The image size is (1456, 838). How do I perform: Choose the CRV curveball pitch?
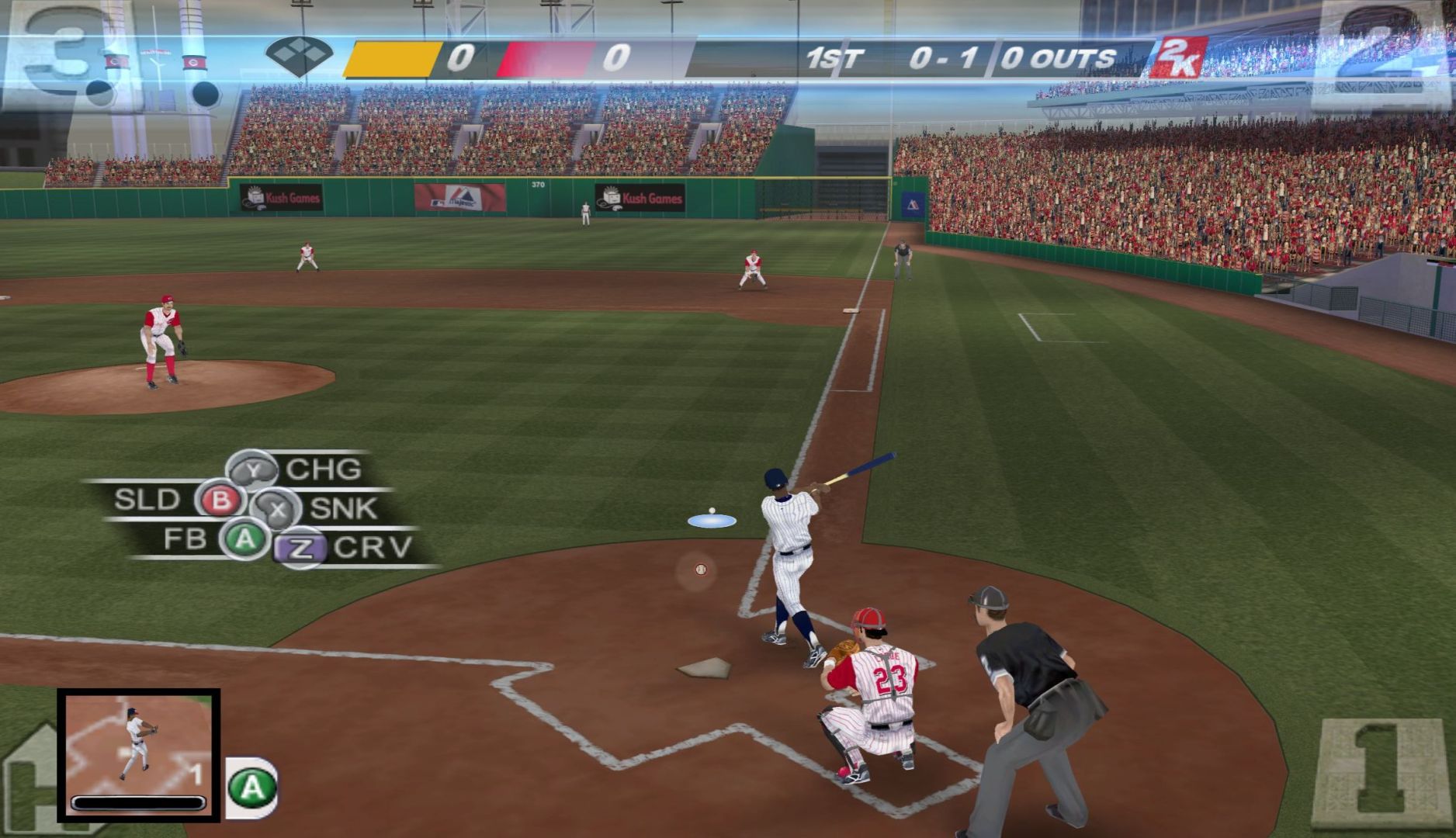tap(300, 549)
